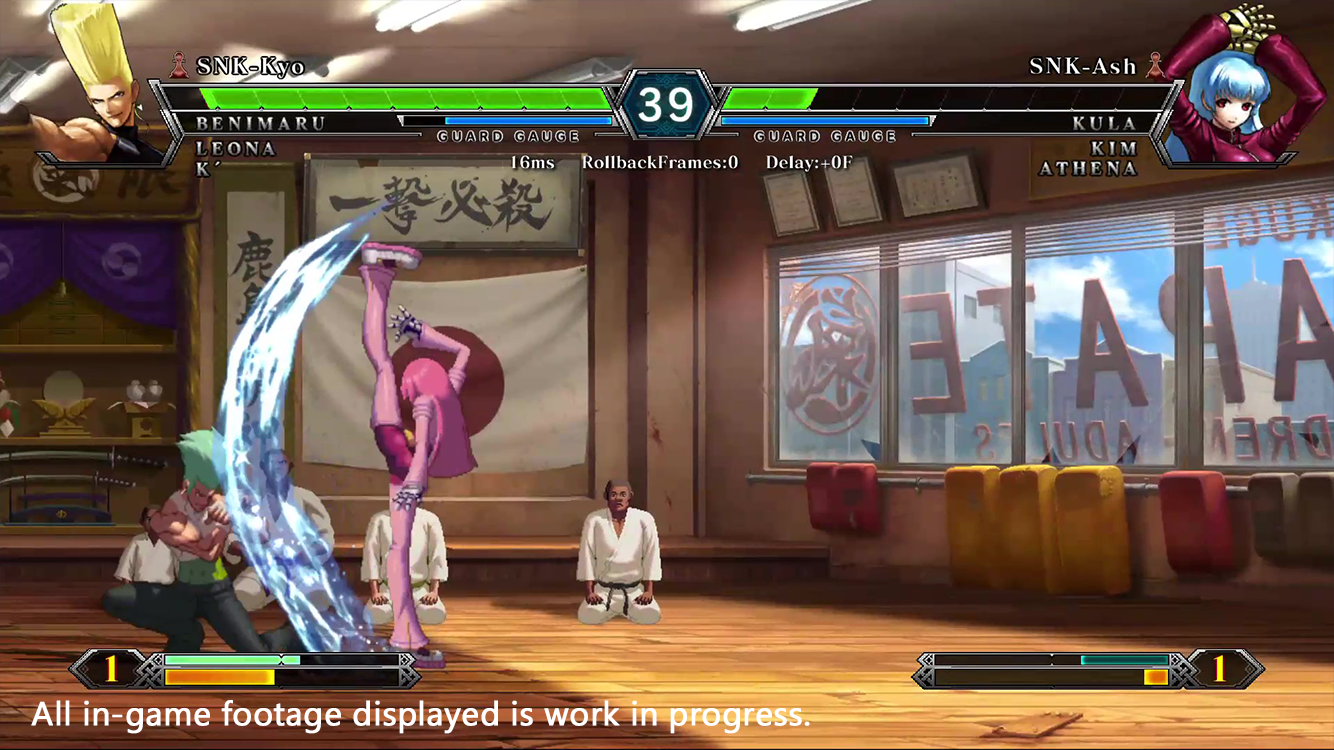The height and width of the screenshot is (750, 1334).
Task: Click the player indicator icon beside SNK-Ash
Action: tap(1158, 67)
